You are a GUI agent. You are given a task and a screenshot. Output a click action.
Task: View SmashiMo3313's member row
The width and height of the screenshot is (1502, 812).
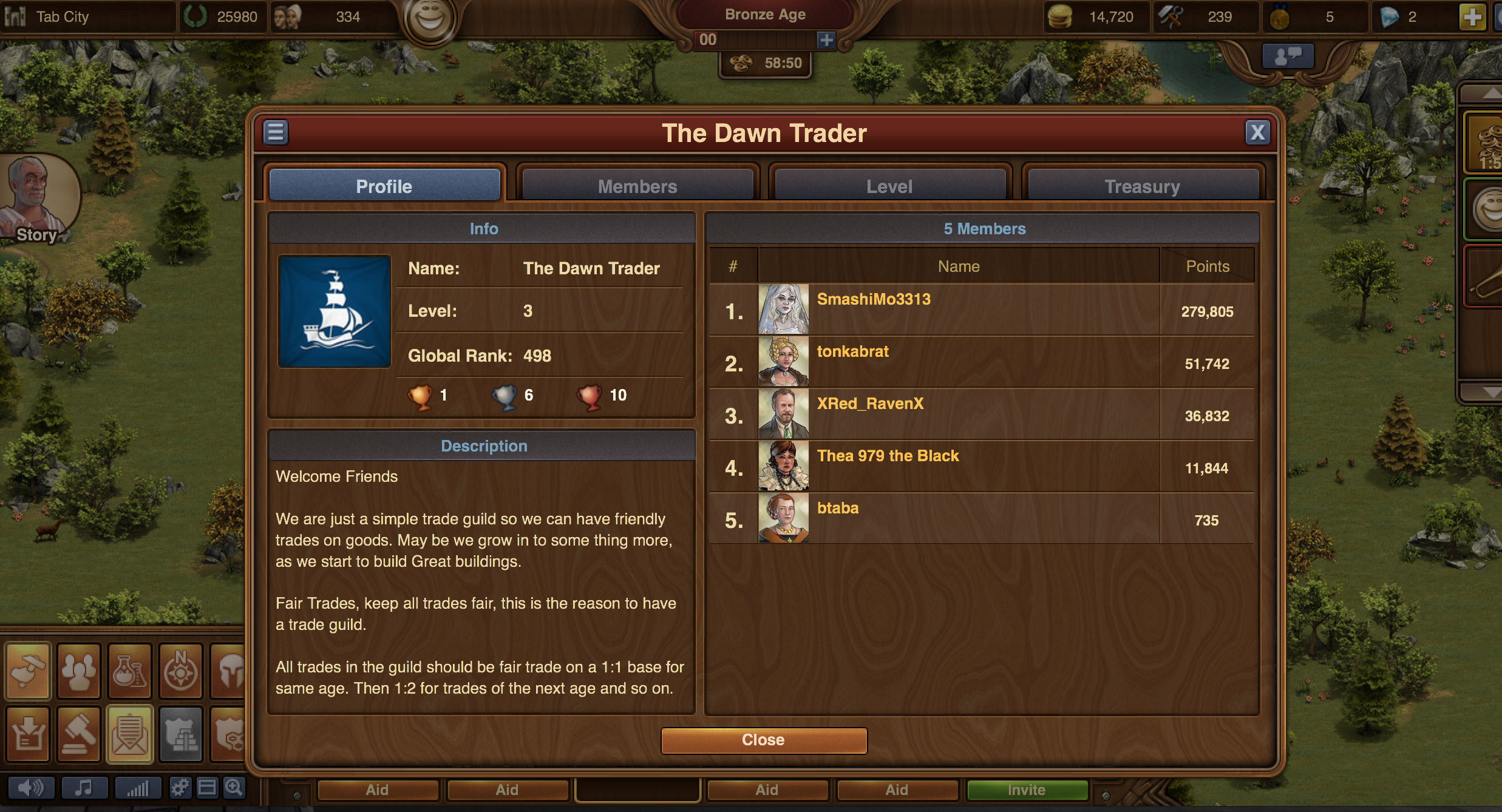click(x=873, y=299)
